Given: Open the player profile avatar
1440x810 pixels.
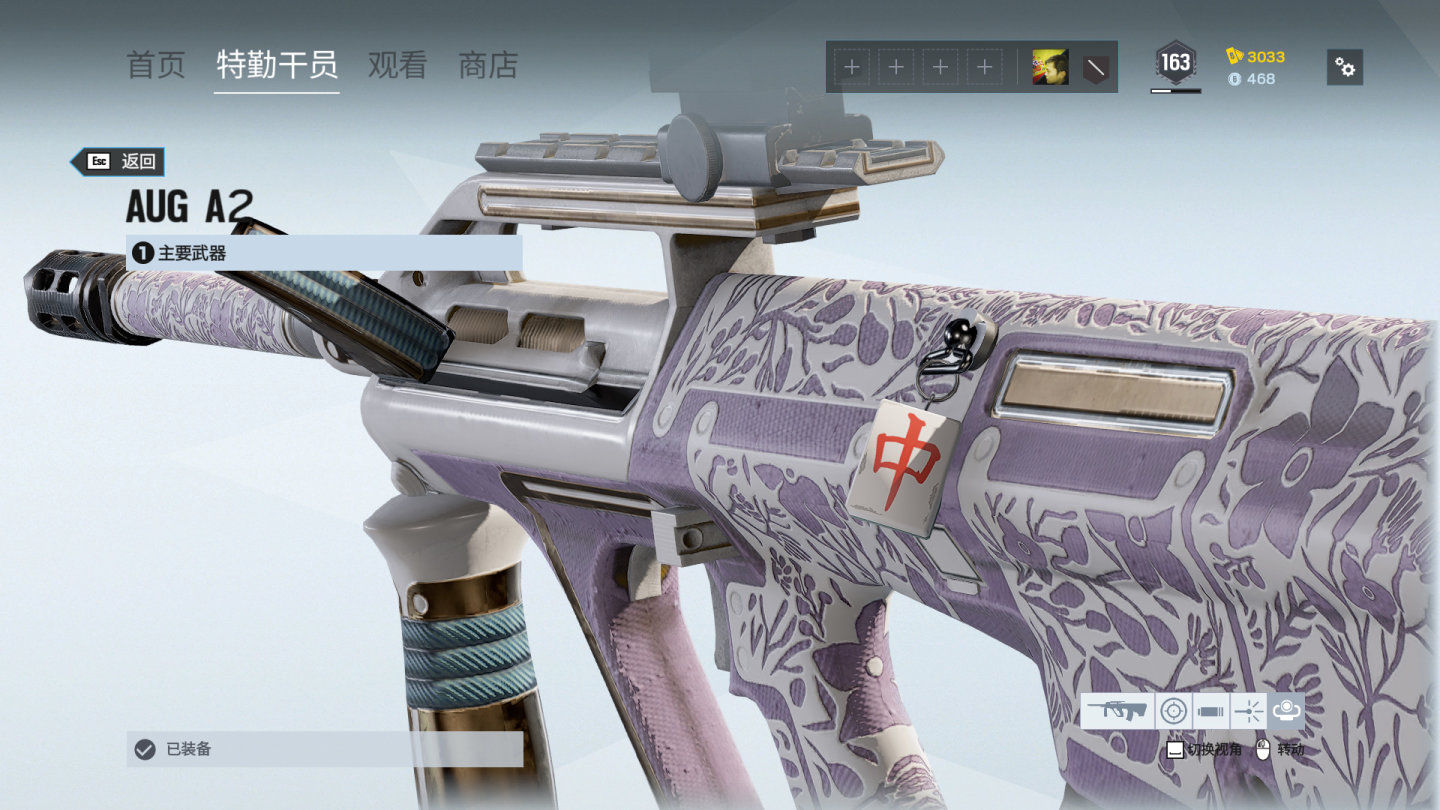Looking at the screenshot, I should tap(1050, 67).
